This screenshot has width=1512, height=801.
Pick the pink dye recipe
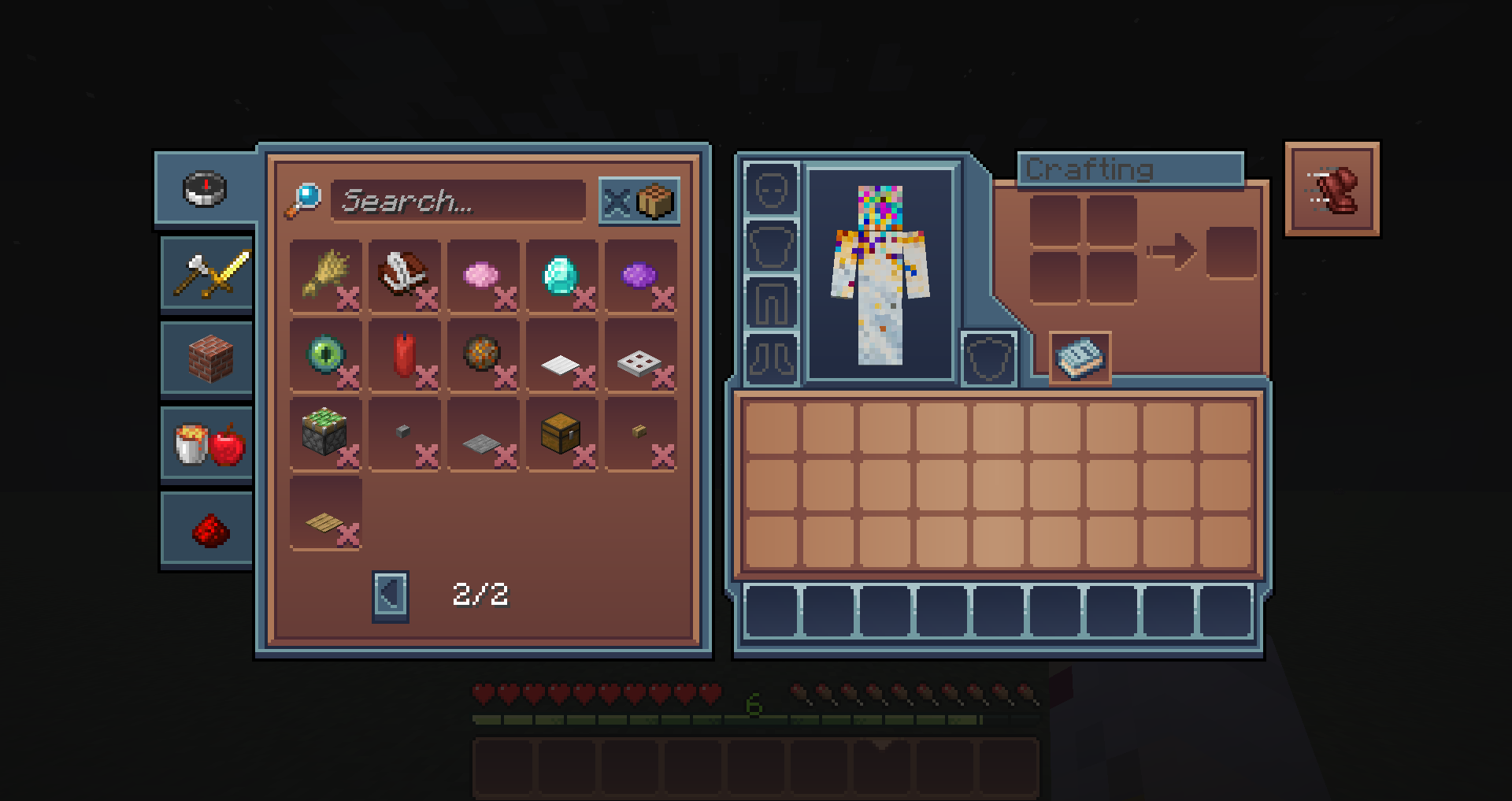pos(483,275)
